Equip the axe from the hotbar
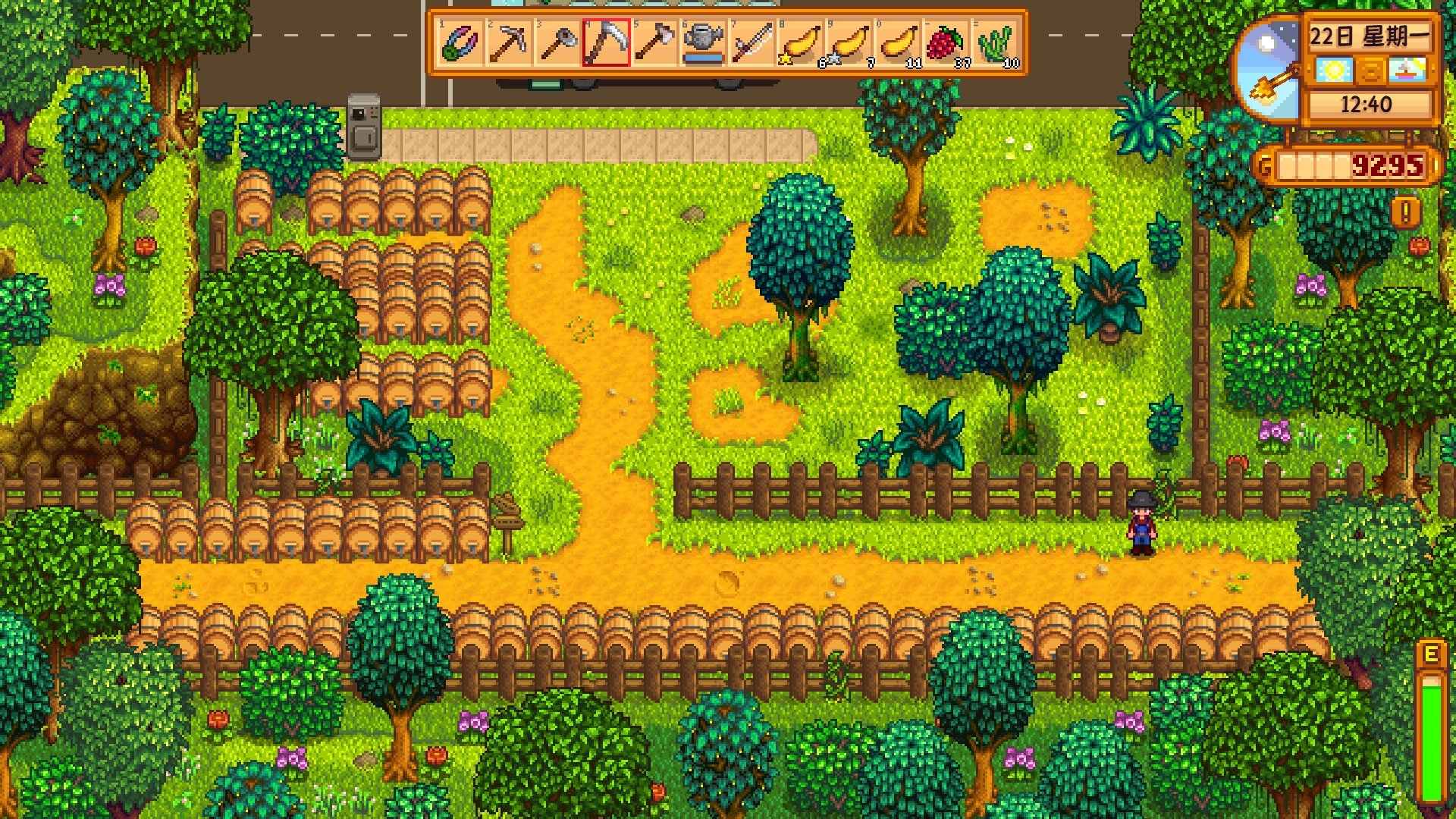This screenshot has height=819, width=1456. 654,42
